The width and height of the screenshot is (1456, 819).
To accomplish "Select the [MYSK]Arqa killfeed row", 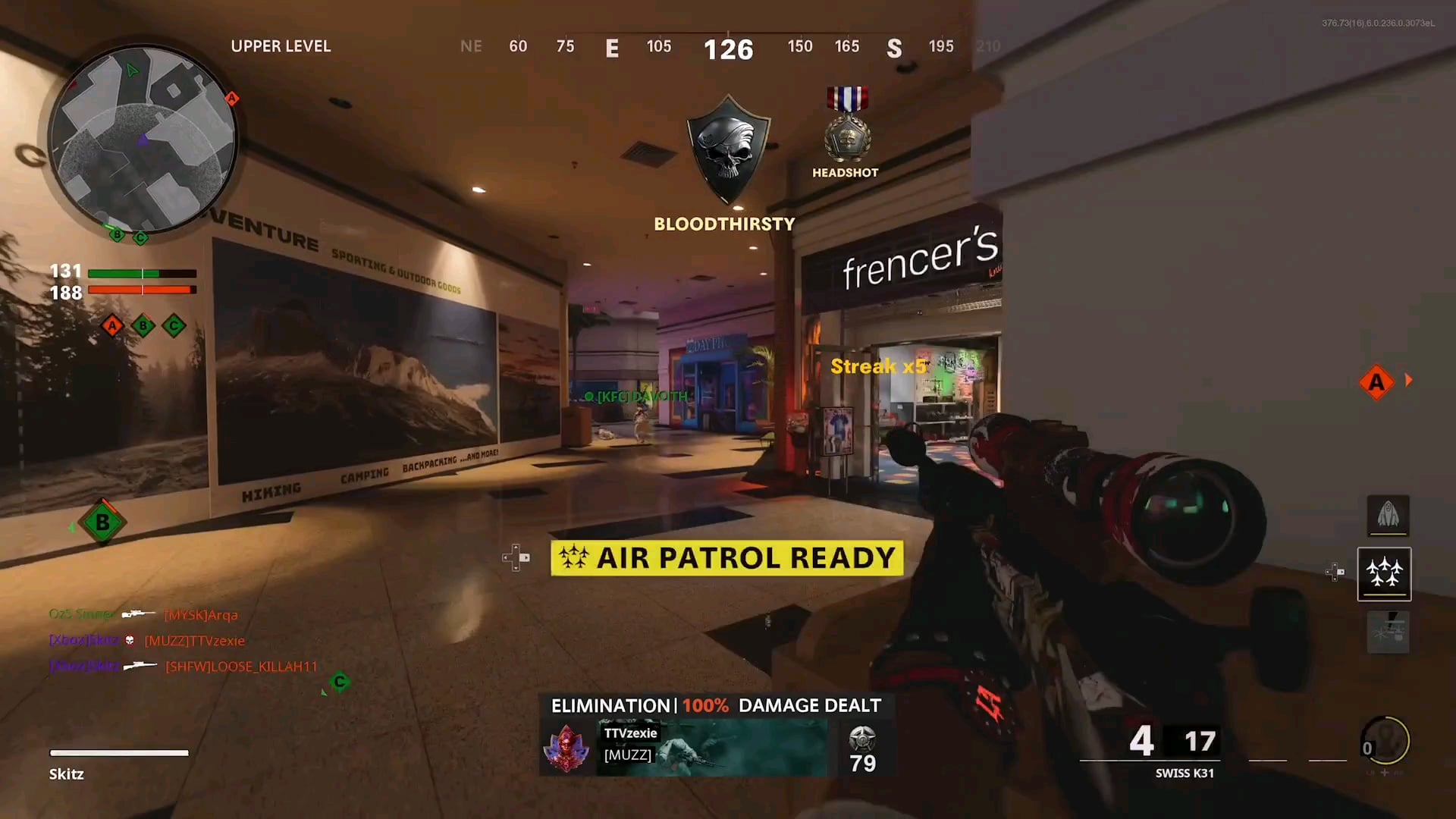I will click(x=144, y=615).
